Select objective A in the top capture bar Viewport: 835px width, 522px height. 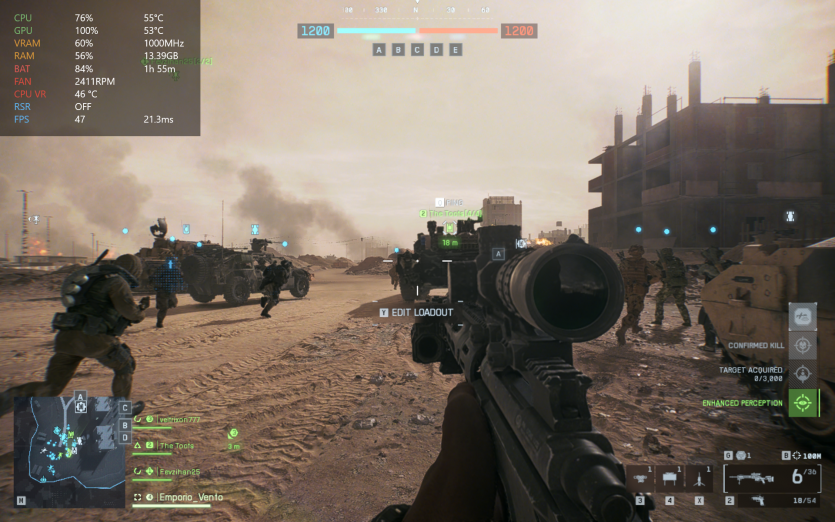379,49
